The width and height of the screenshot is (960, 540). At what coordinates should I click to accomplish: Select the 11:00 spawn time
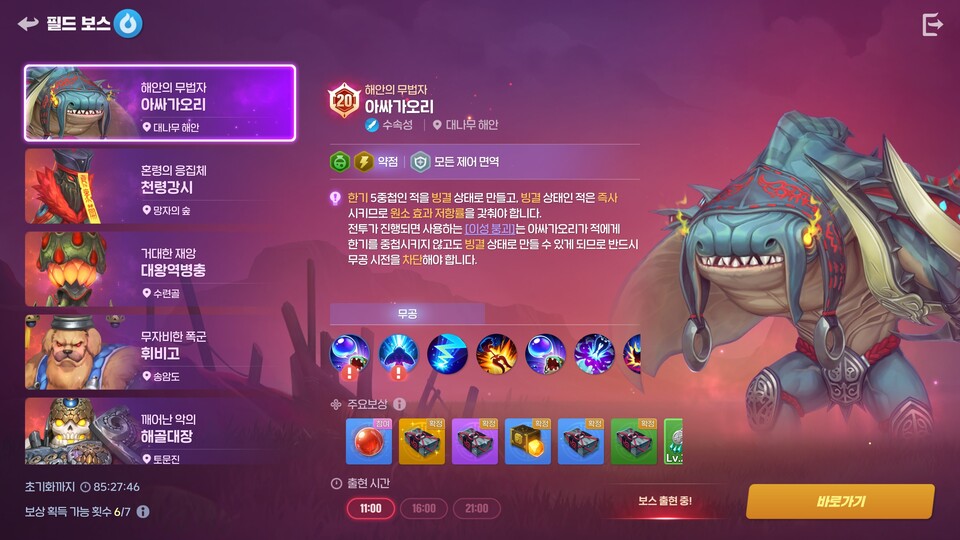pyautogui.click(x=371, y=508)
